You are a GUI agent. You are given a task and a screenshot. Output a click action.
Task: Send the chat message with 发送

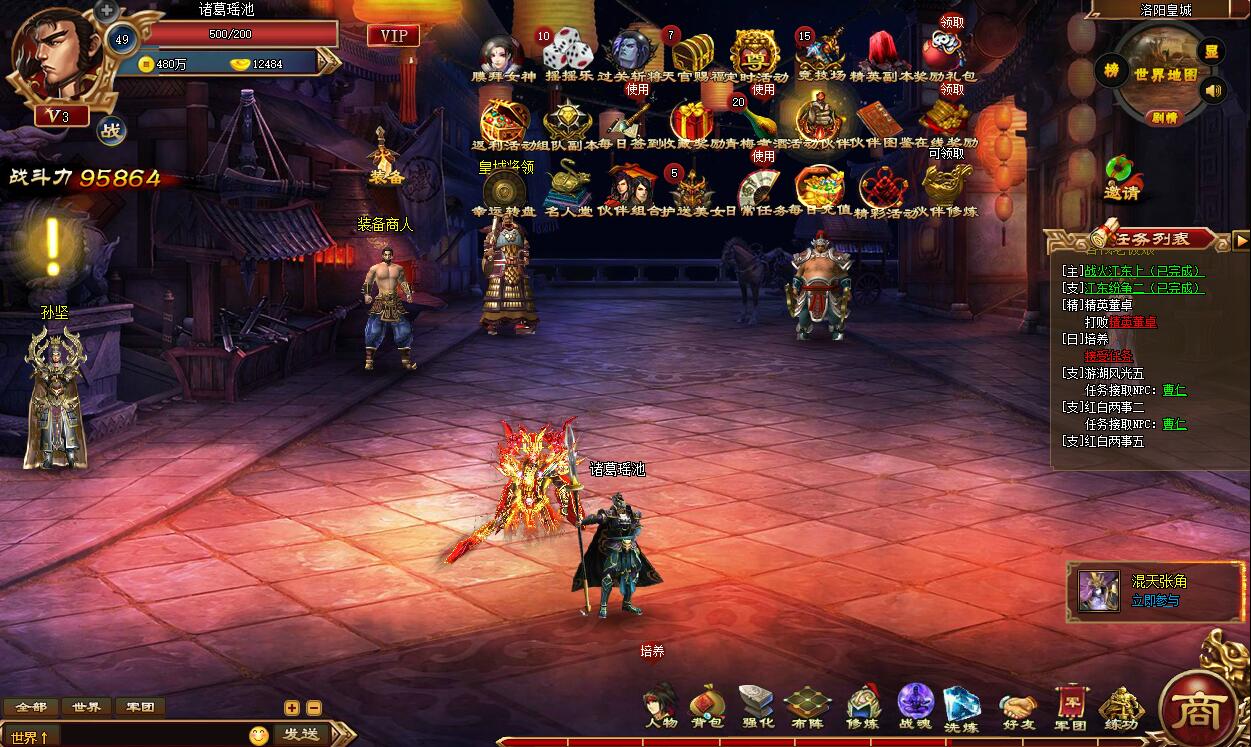pyautogui.click(x=300, y=735)
